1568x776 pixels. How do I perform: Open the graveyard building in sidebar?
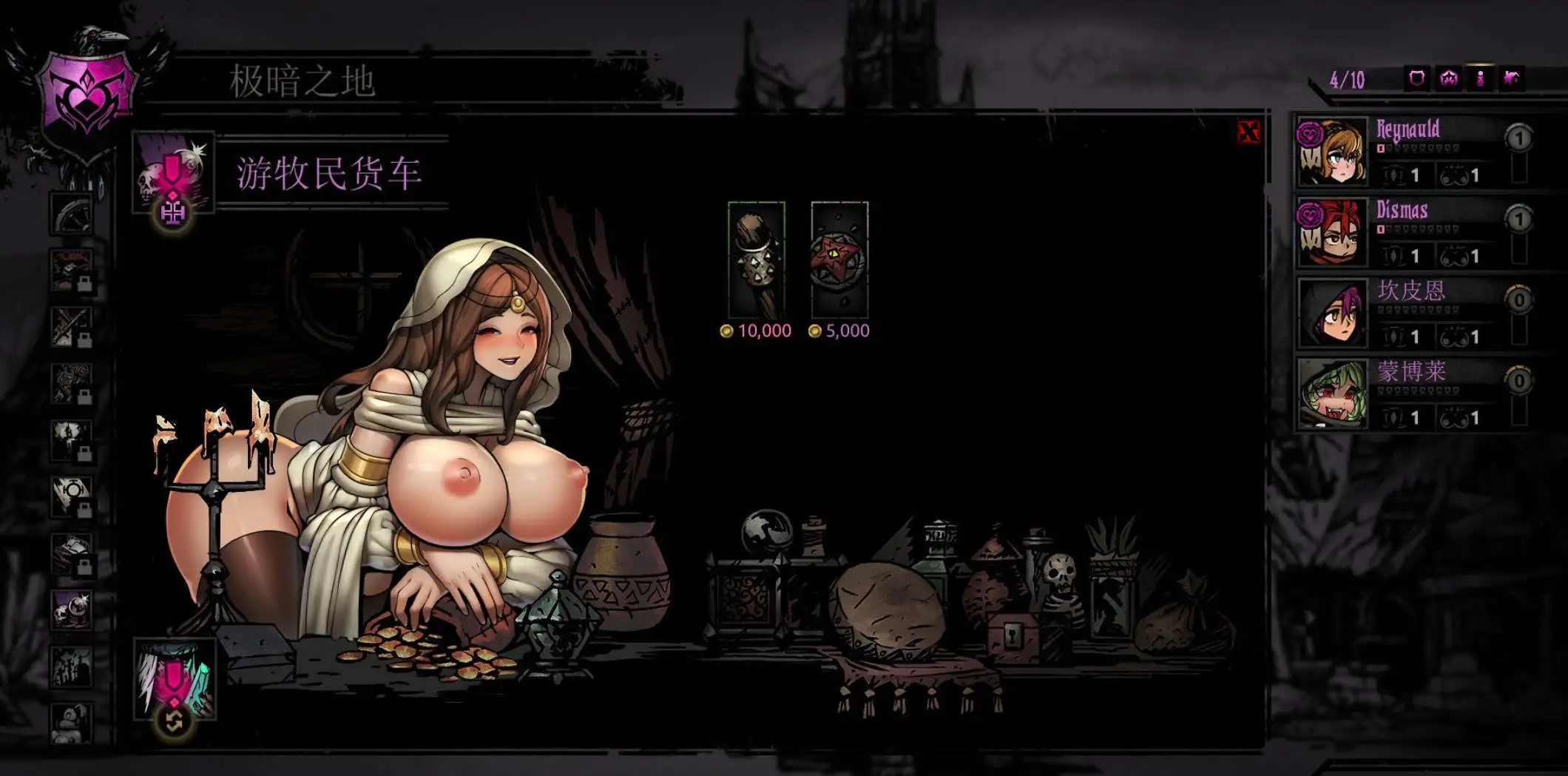[x=72, y=666]
